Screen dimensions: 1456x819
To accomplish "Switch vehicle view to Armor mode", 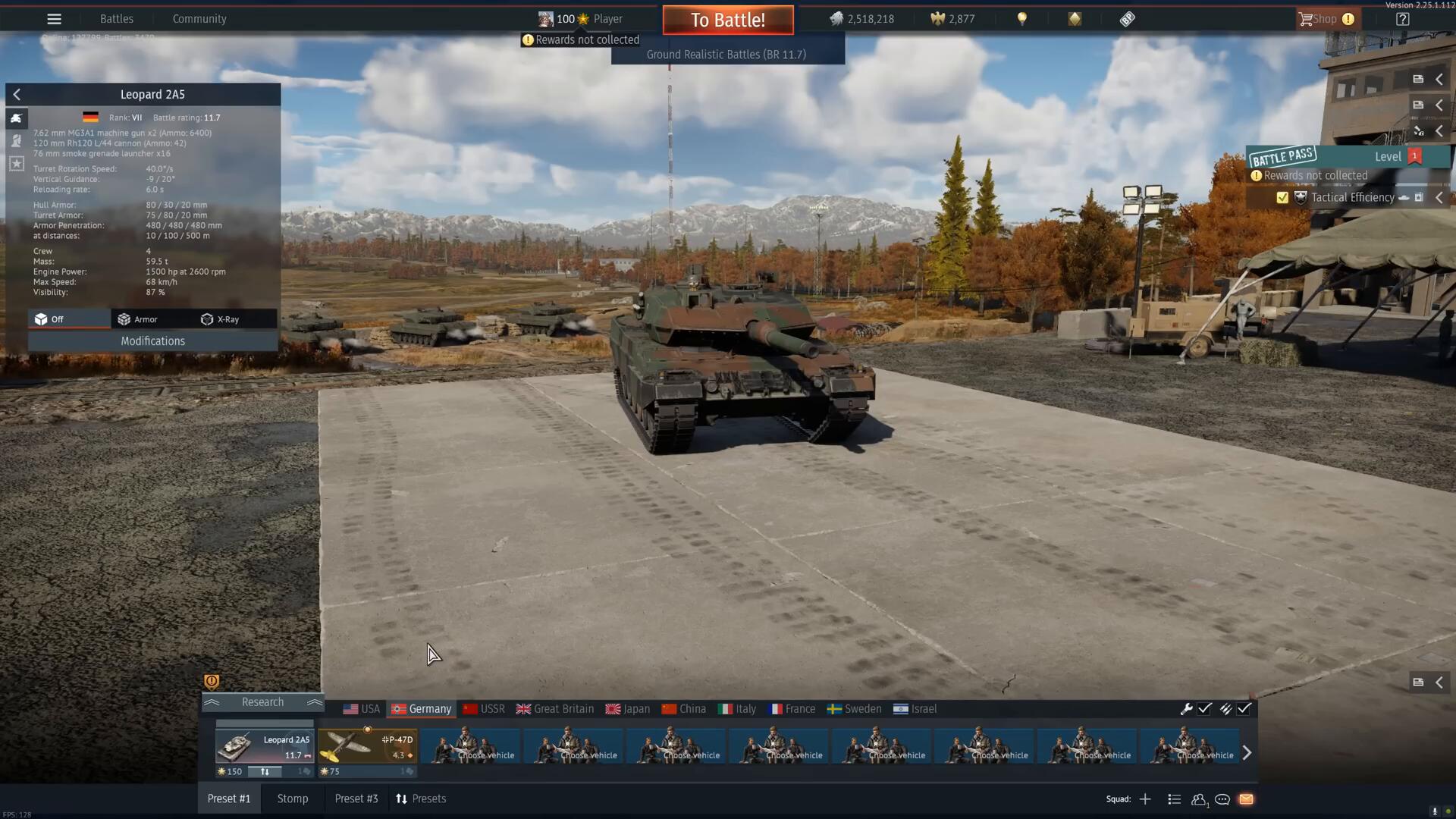I will [x=138, y=319].
